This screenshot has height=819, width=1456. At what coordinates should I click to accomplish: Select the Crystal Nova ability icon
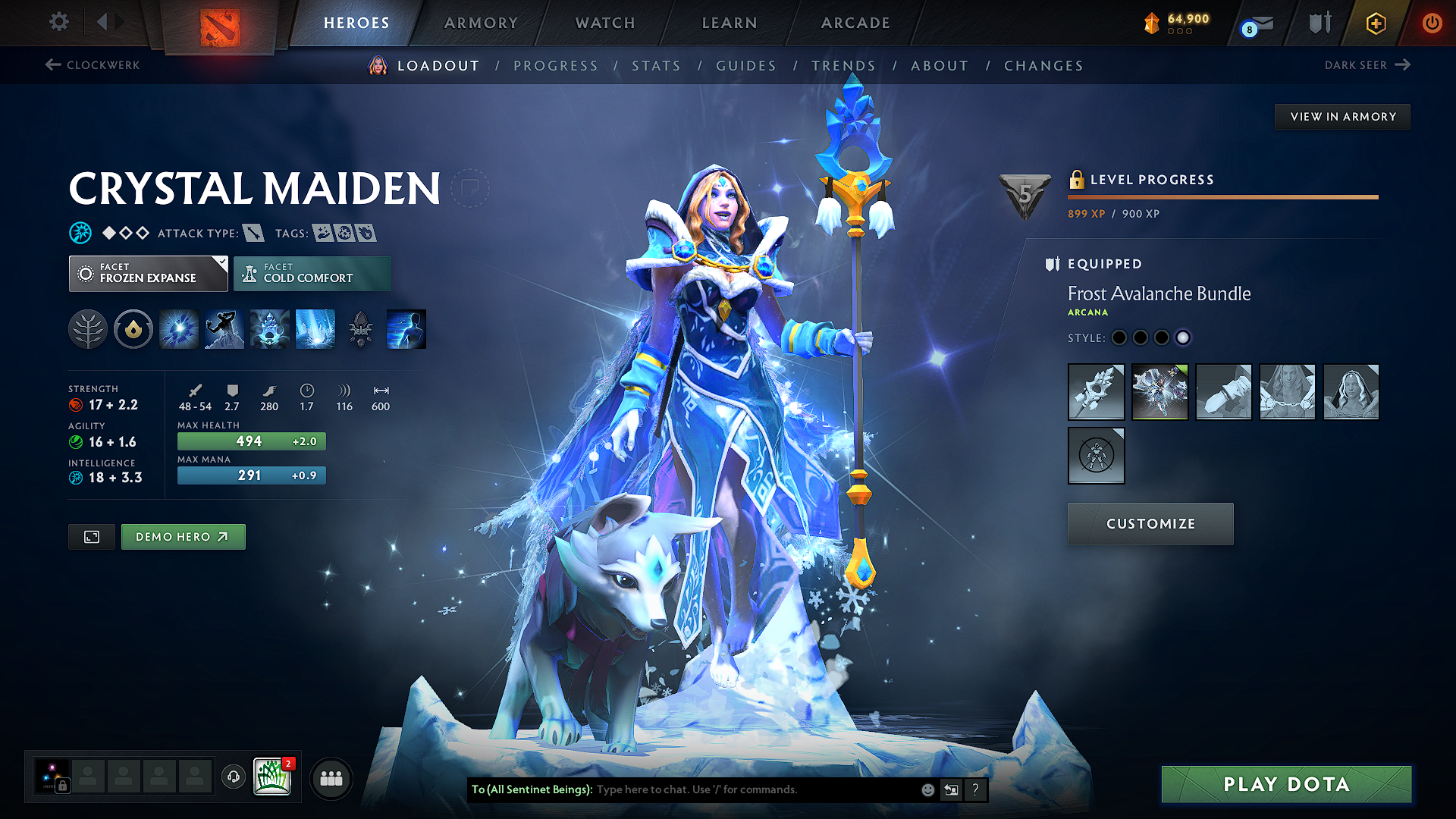[178, 328]
